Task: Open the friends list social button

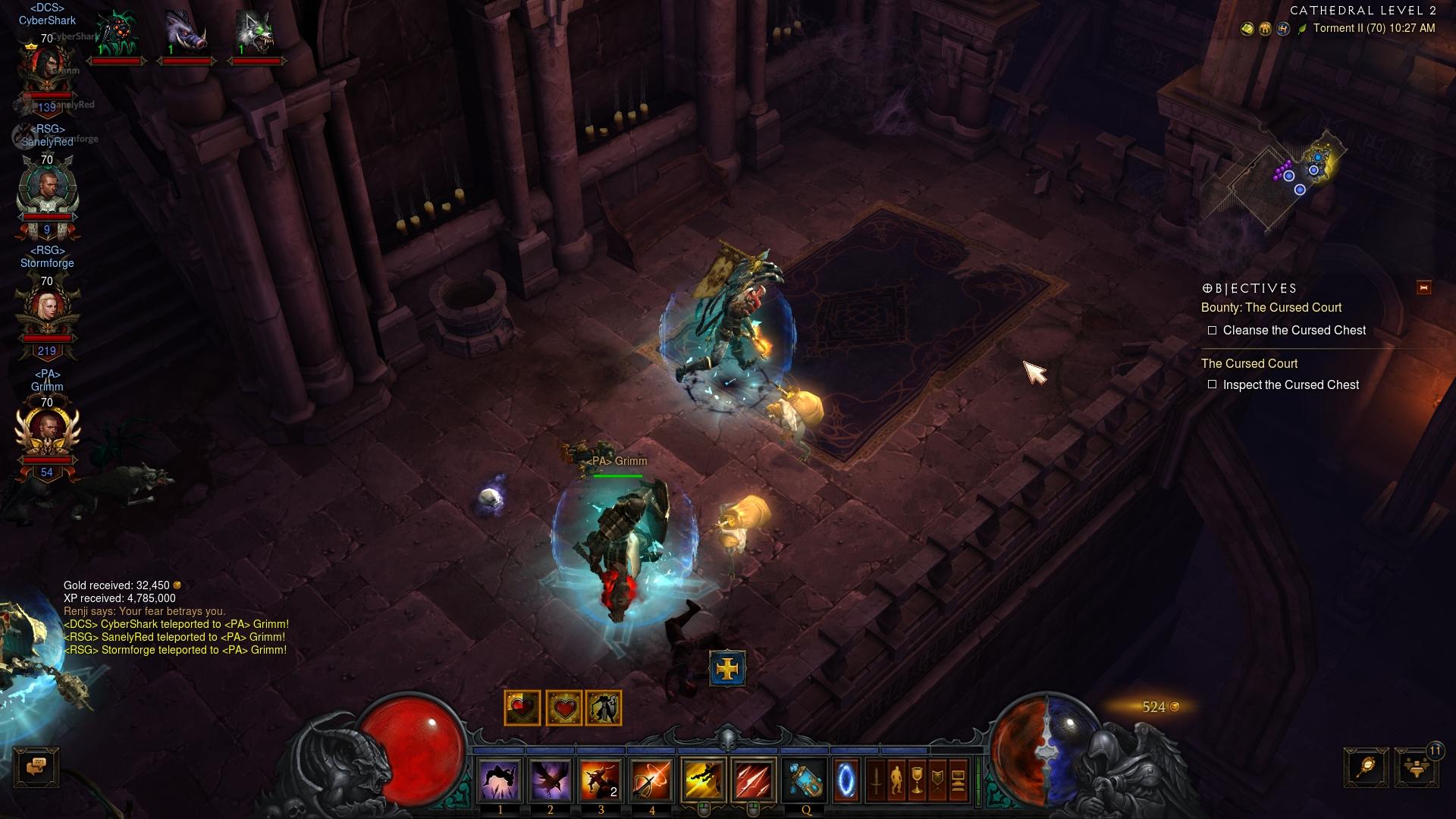Action: coord(1416,767)
